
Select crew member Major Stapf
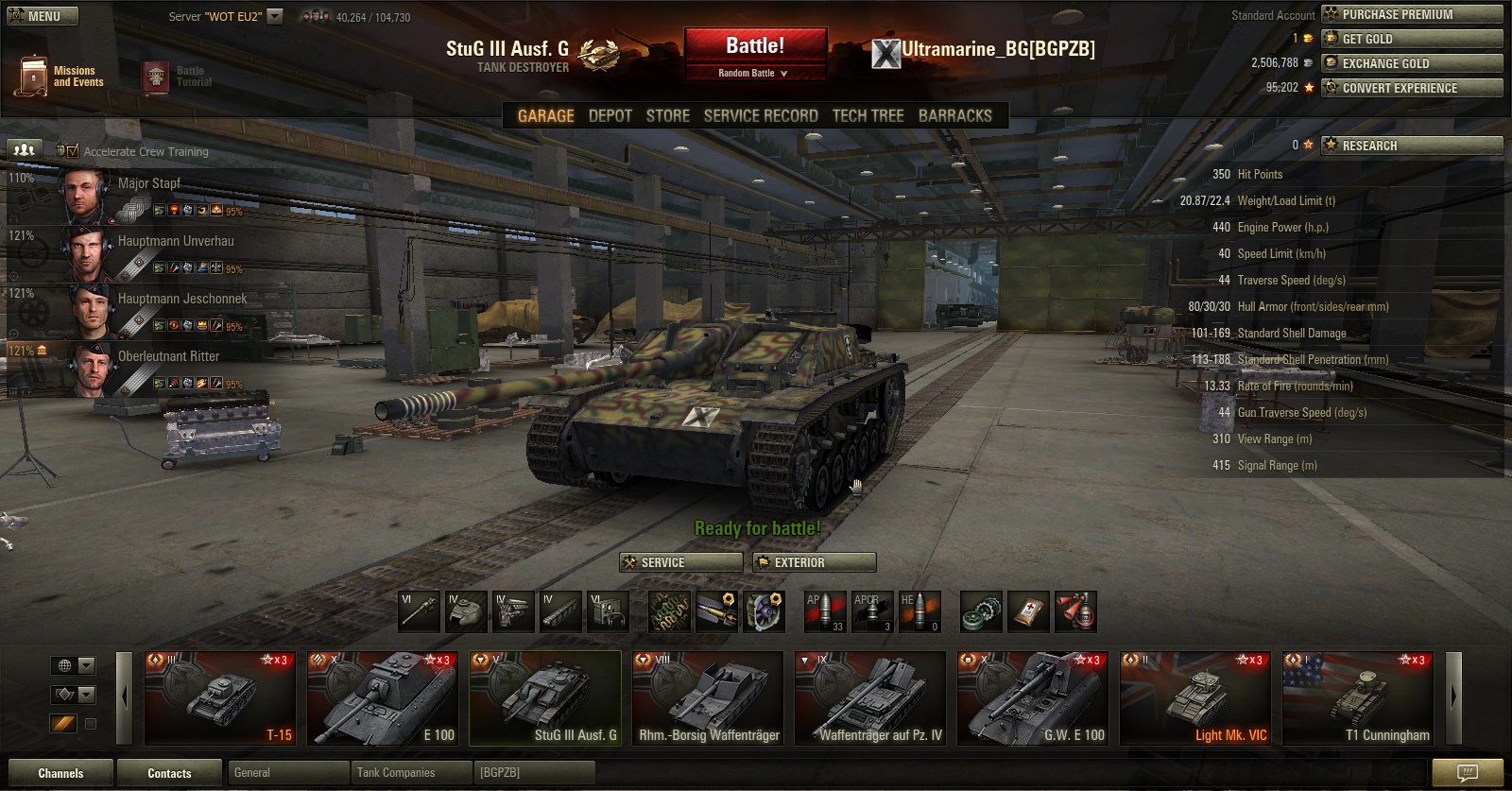click(148, 183)
